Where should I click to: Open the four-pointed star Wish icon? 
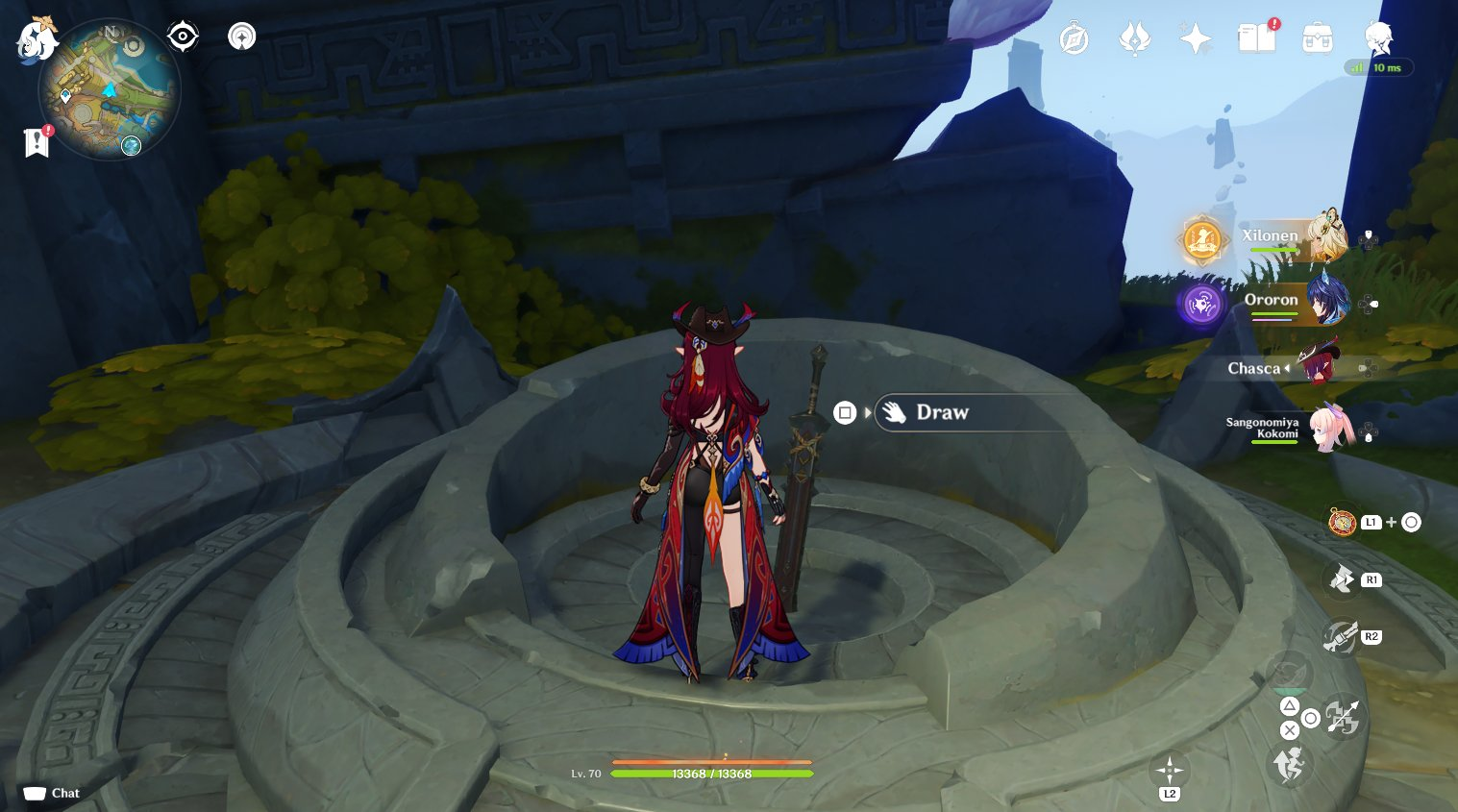[x=1196, y=39]
